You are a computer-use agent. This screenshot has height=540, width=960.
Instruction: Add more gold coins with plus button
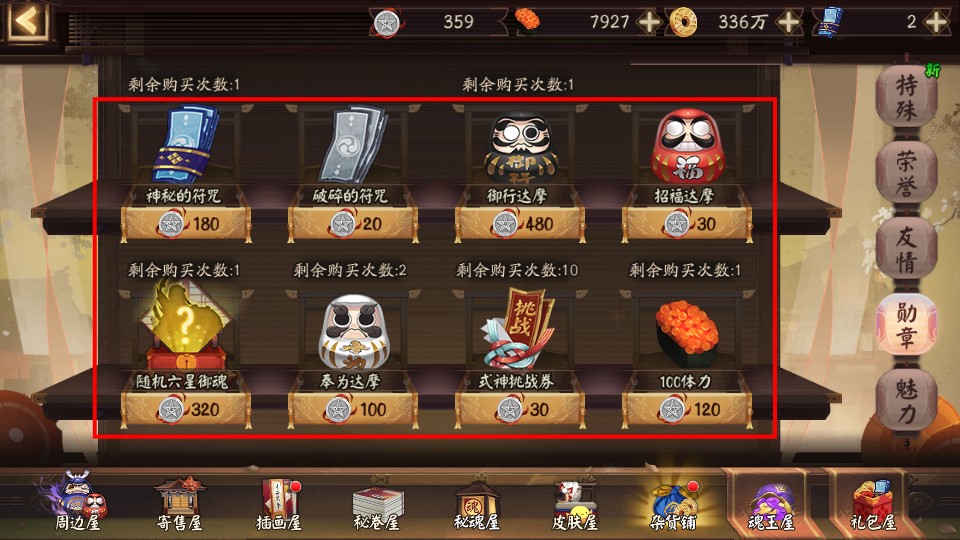[789, 21]
